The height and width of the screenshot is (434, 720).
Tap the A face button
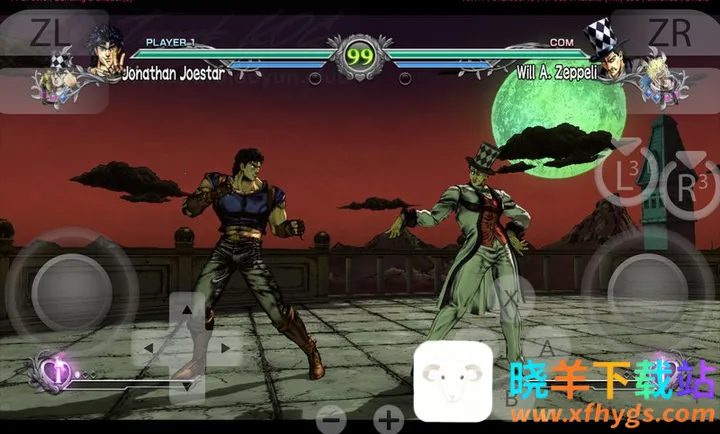click(548, 348)
